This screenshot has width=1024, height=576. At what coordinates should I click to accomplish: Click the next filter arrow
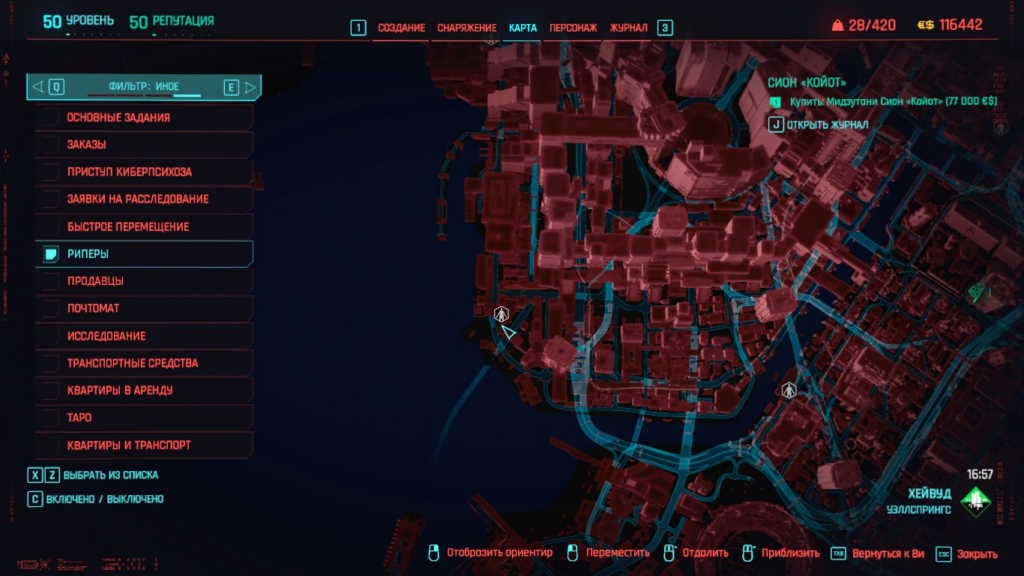click(x=250, y=88)
